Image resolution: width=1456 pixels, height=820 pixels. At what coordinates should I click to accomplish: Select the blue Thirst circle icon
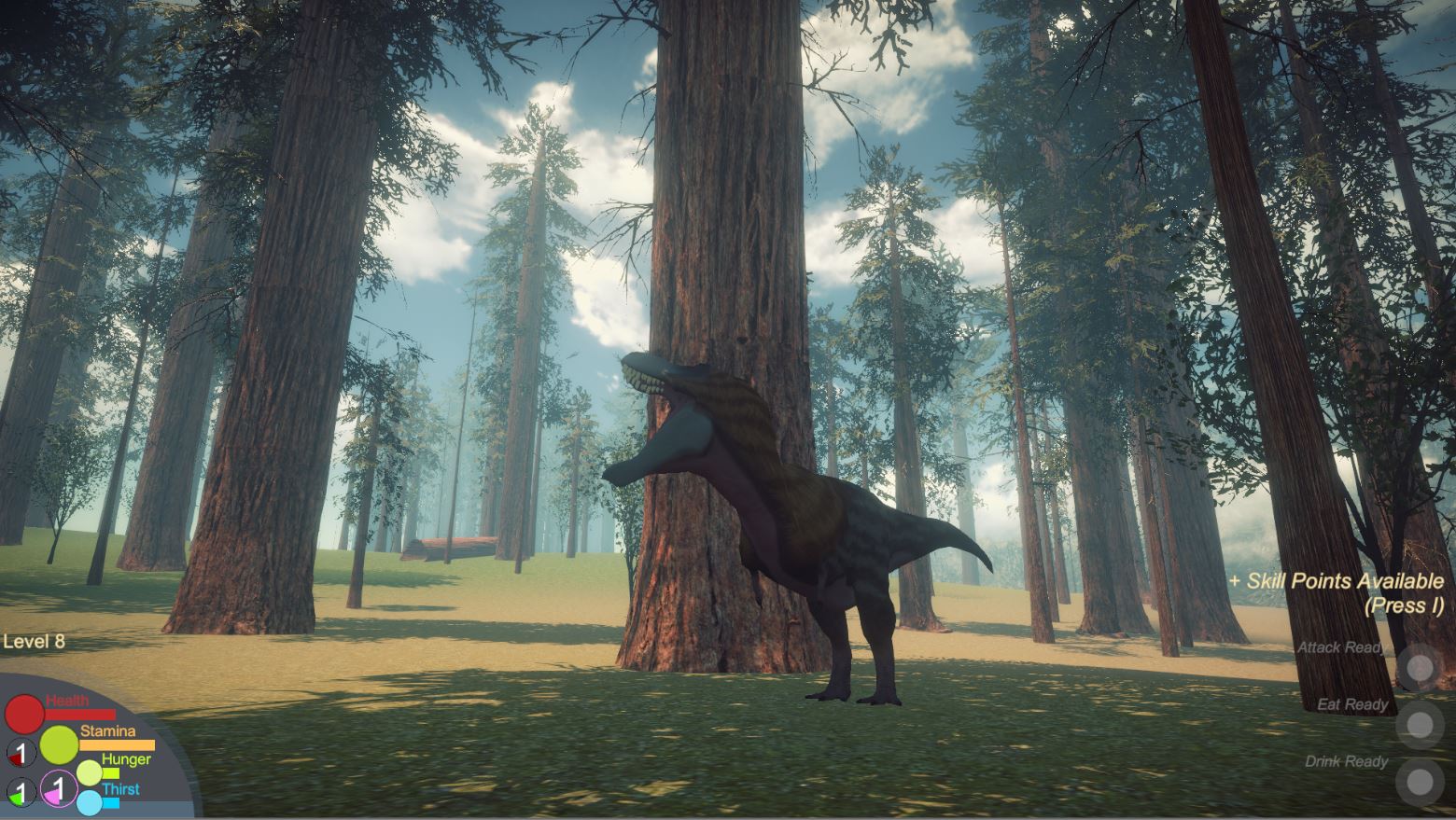[90, 802]
